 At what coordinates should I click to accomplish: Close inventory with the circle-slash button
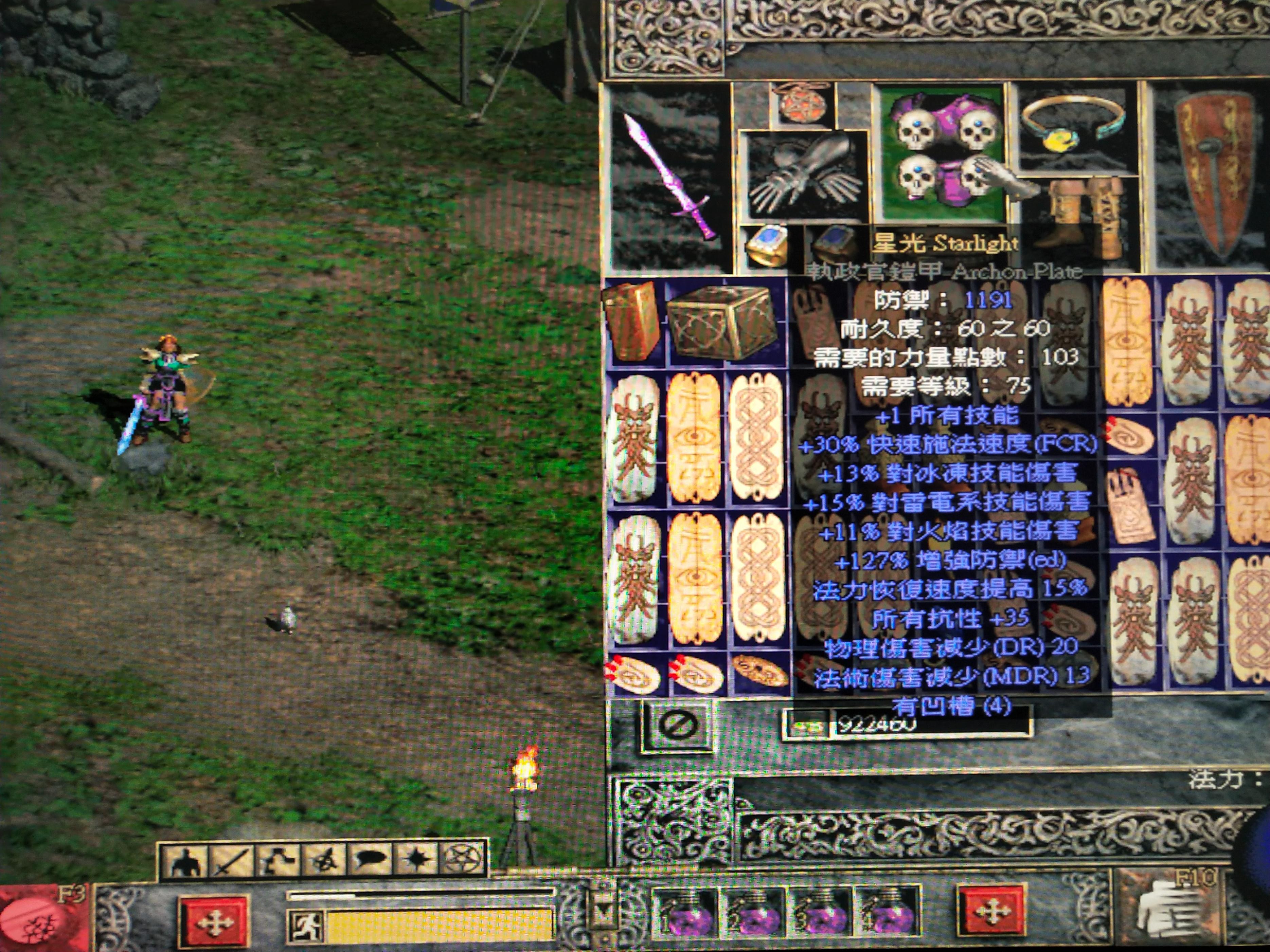coord(678,725)
